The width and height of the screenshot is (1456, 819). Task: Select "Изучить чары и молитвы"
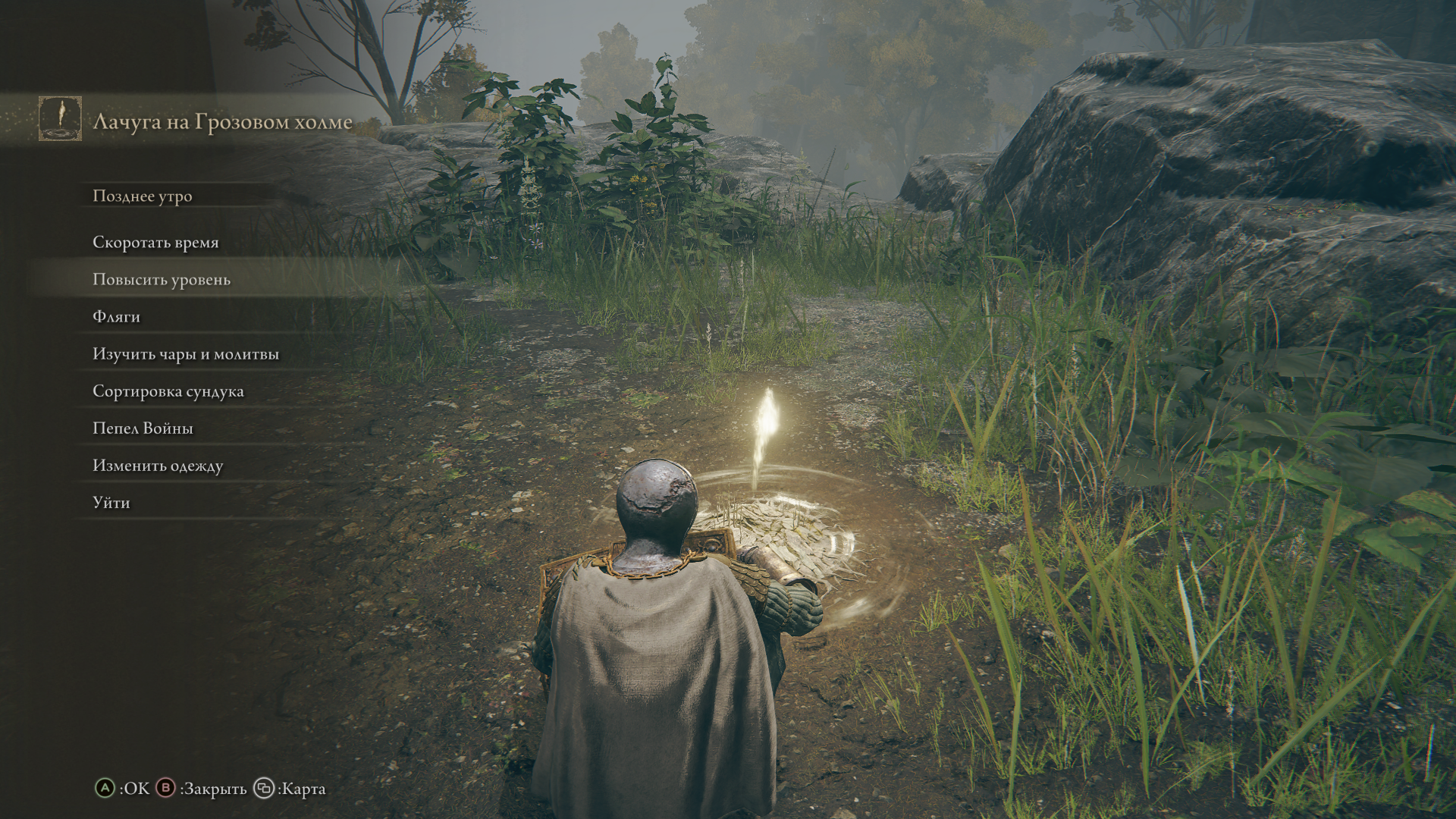(186, 354)
